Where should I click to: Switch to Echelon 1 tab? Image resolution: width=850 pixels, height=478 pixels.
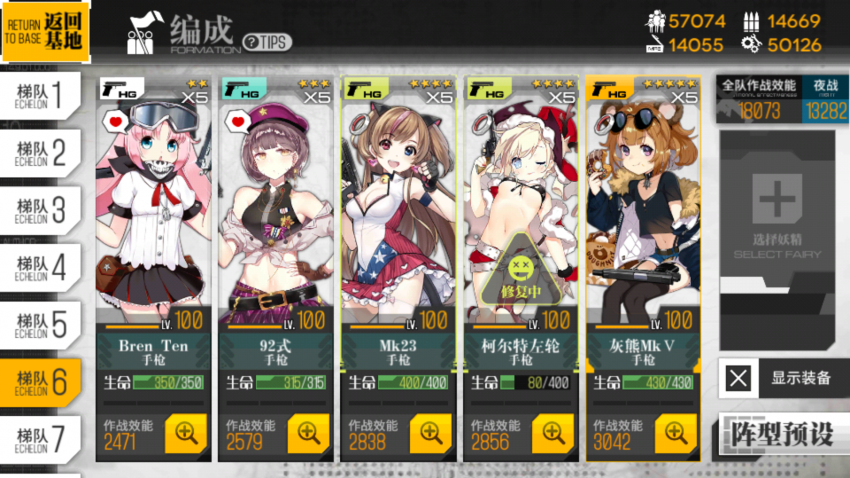tap(40, 96)
